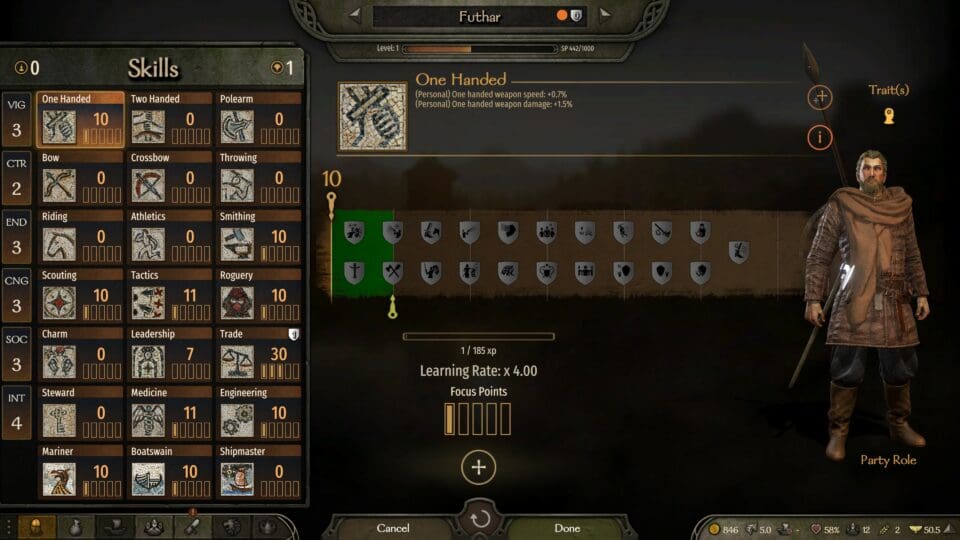Confirm with the Done button
The width and height of the screenshot is (960, 540).
click(567, 527)
